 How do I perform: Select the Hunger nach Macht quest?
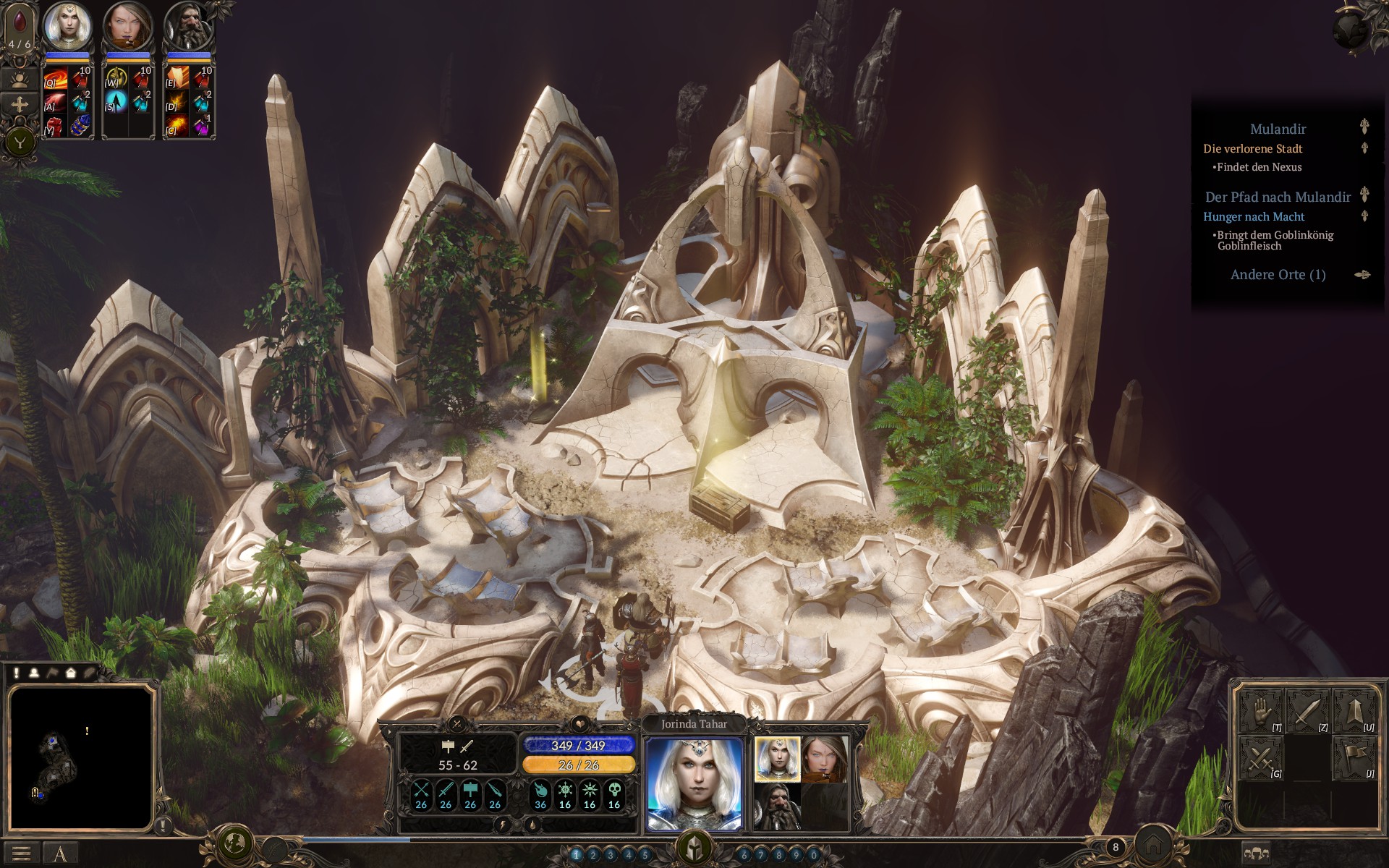1254,216
